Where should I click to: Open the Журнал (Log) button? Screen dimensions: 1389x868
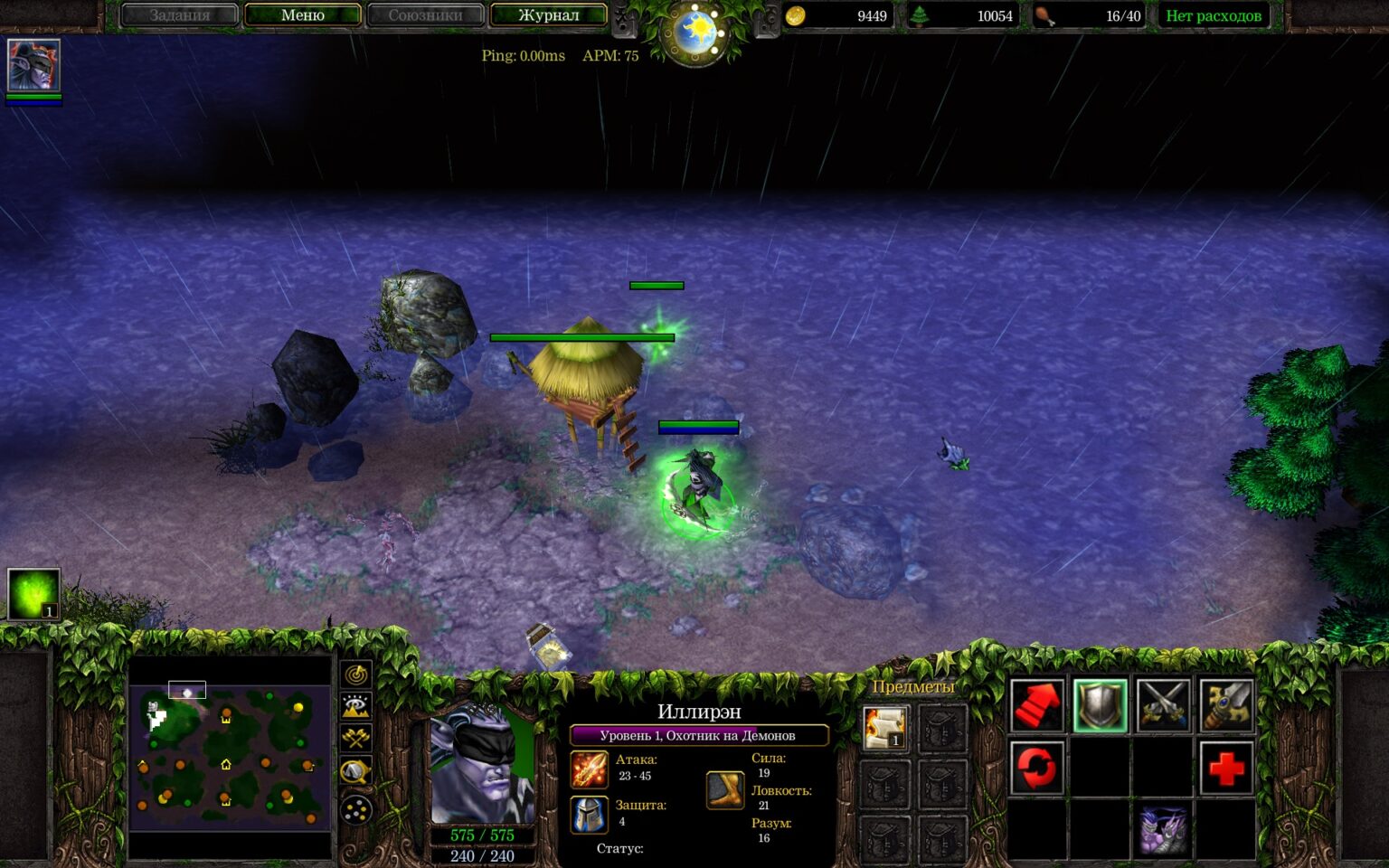[x=548, y=15]
